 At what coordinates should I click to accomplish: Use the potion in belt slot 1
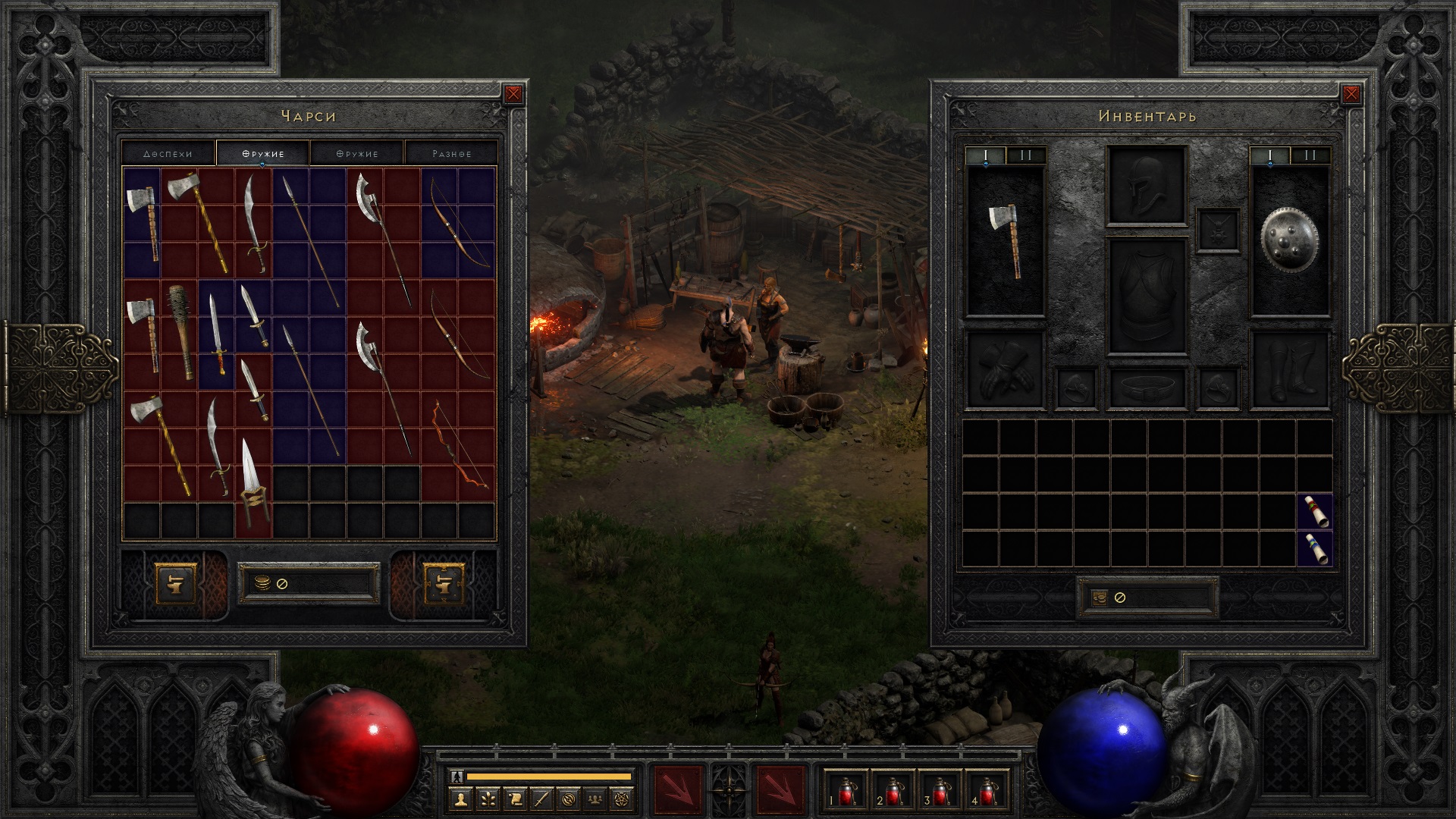point(846,791)
